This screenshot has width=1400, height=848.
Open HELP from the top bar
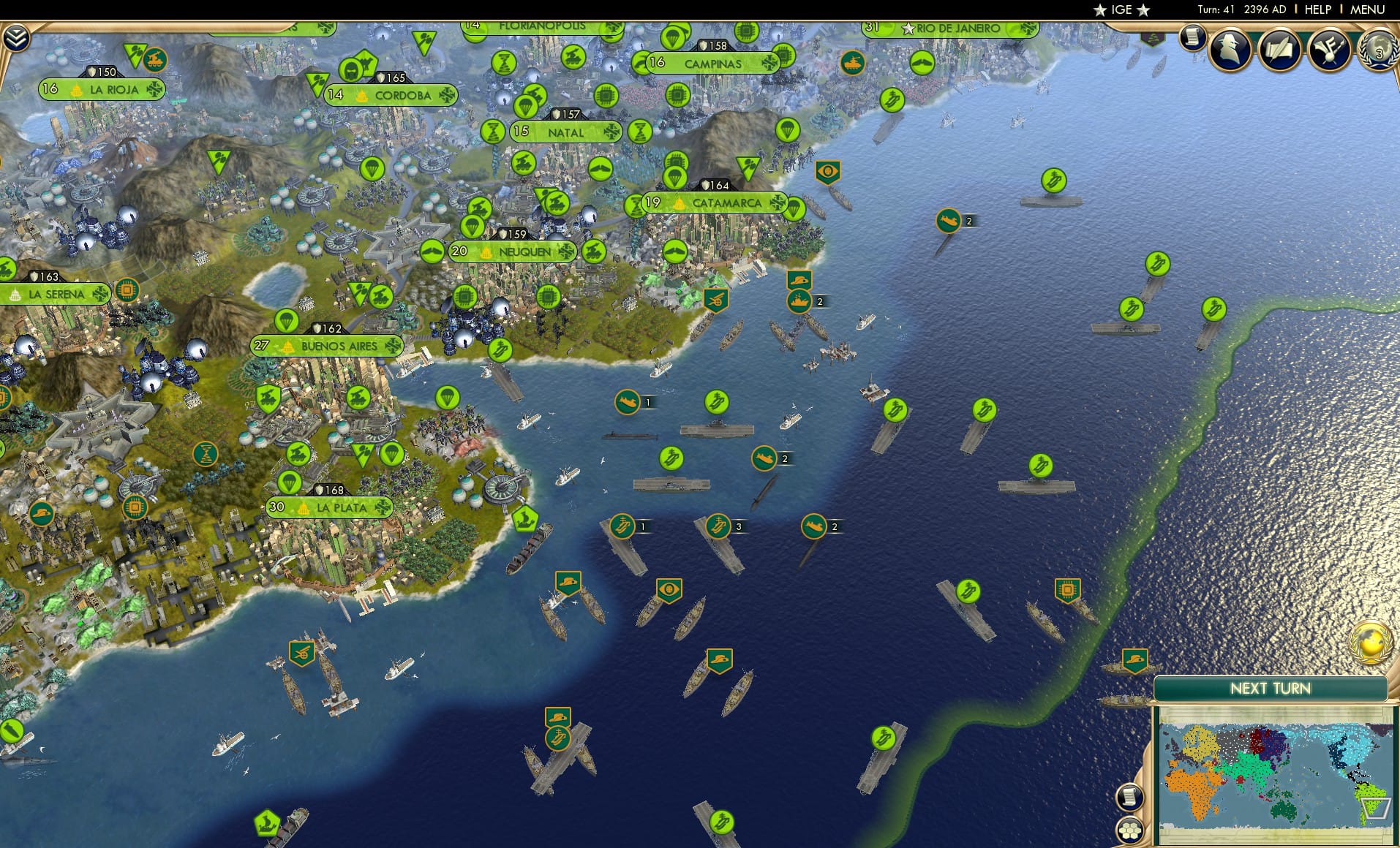coord(1317,10)
